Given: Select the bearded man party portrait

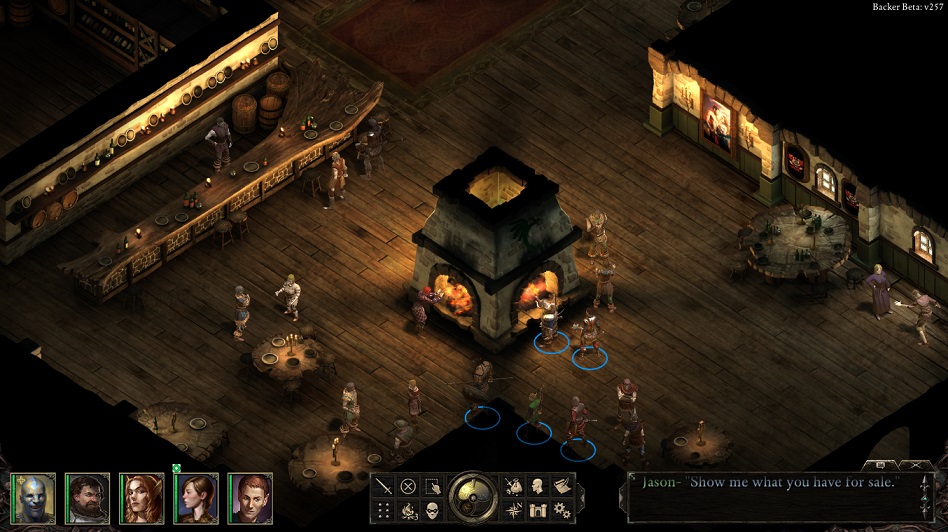Looking at the screenshot, I should 87,497.
